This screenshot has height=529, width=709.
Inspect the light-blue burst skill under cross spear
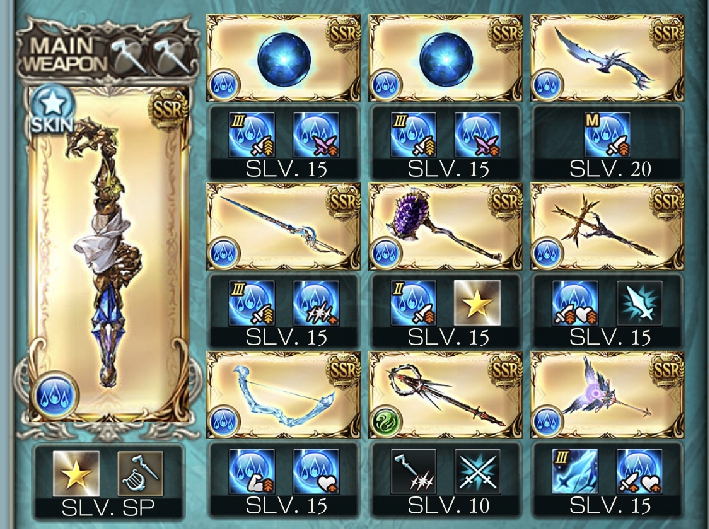click(638, 302)
